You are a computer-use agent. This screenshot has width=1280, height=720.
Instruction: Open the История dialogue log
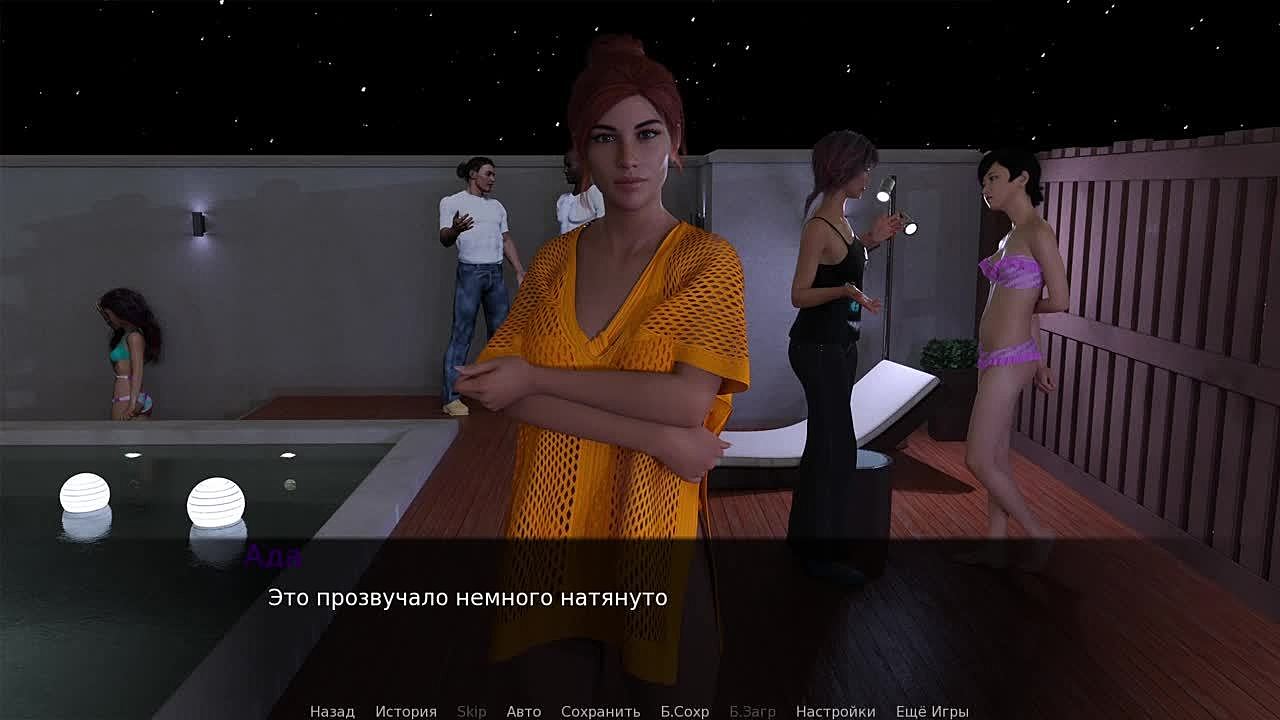coord(406,711)
